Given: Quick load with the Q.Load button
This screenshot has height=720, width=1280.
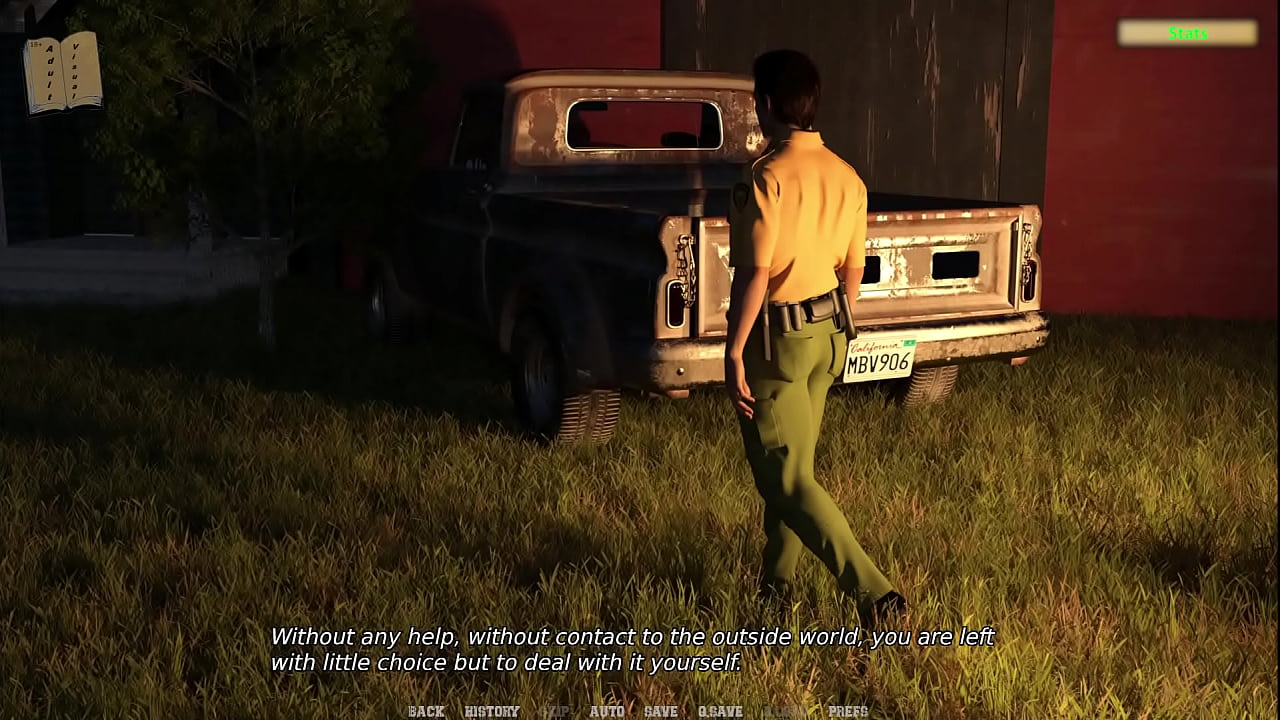Looking at the screenshot, I should click(x=785, y=711).
